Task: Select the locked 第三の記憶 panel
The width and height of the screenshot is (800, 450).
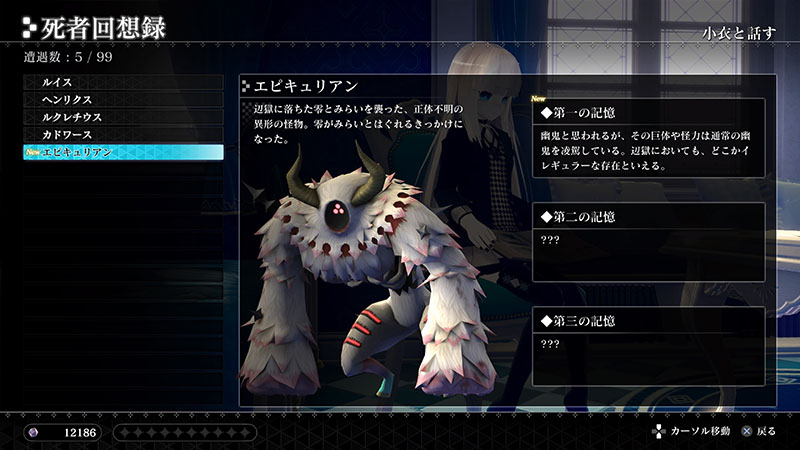Action: (647, 345)
